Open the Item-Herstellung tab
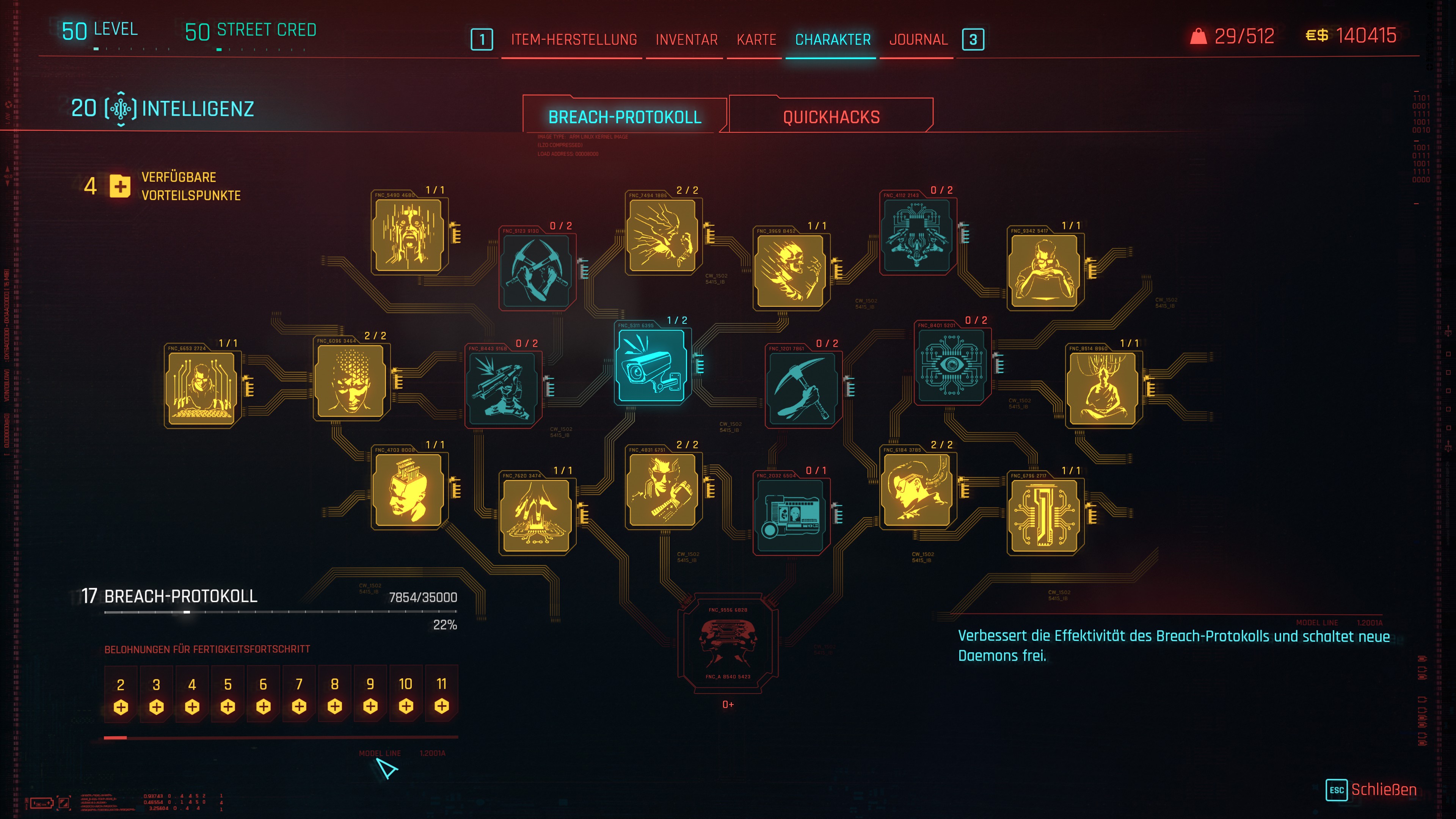1456x819 pixels. (x=574, y=39)
